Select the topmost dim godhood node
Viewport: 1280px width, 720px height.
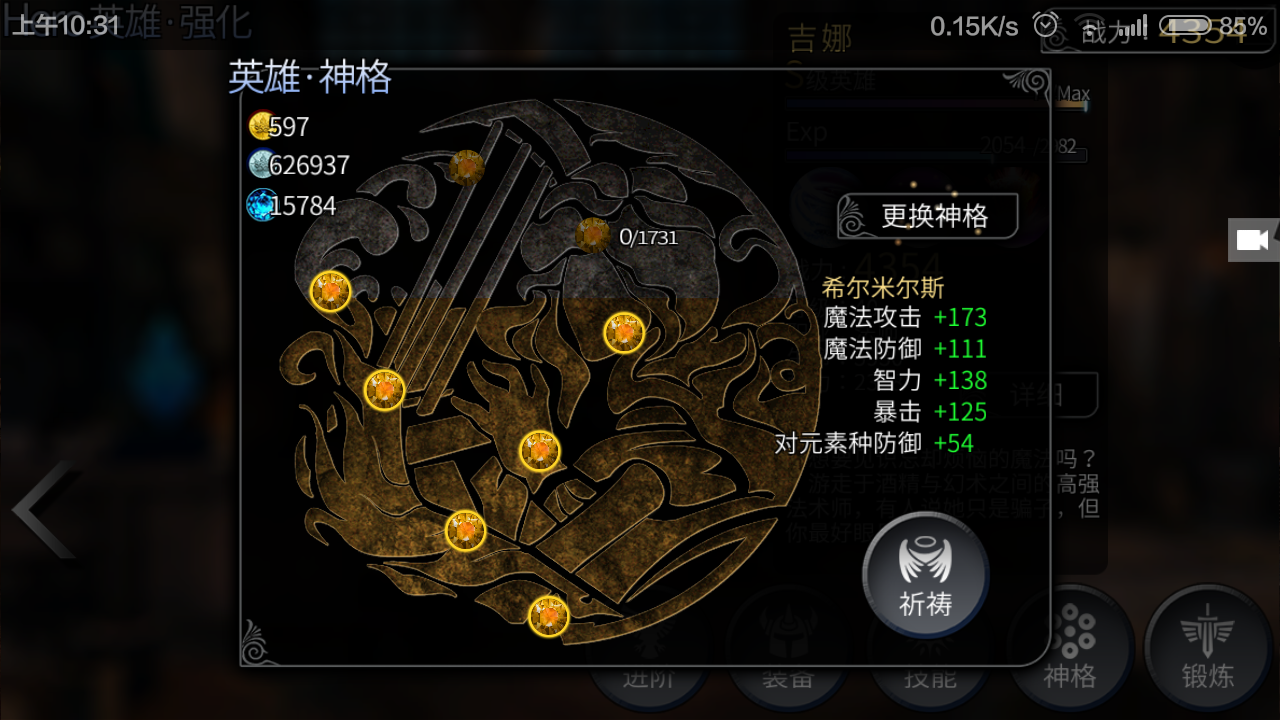tap(467, 167)
